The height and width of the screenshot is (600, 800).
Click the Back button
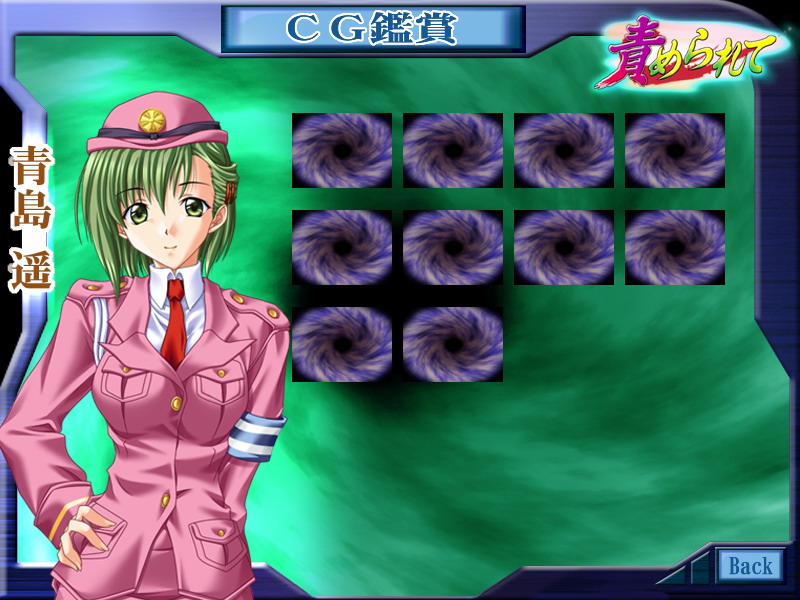click(x=750, y=566)
